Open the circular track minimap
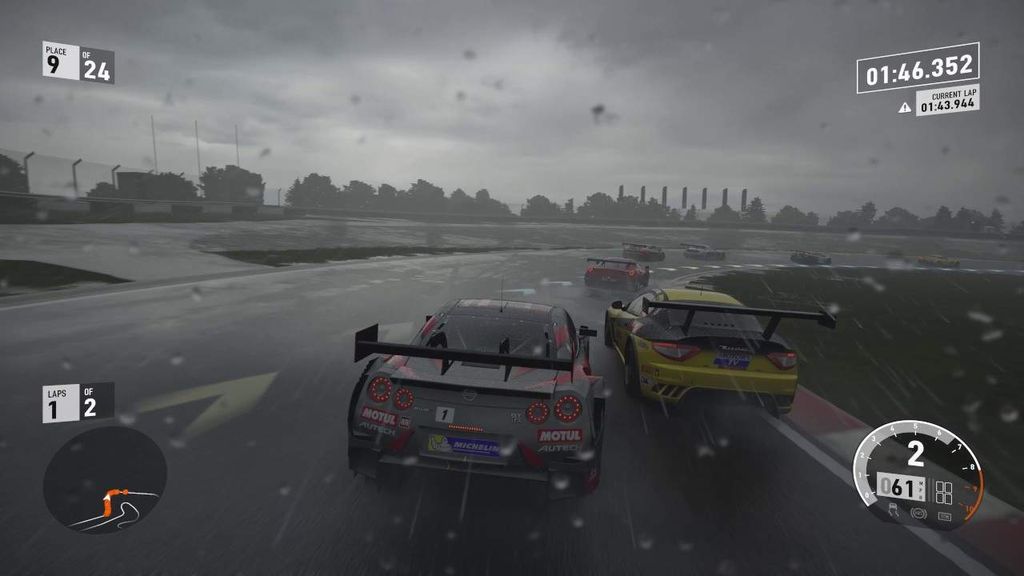Viewport: 1024px width, 576px height. pyautogui.click(x=104, y=479)
